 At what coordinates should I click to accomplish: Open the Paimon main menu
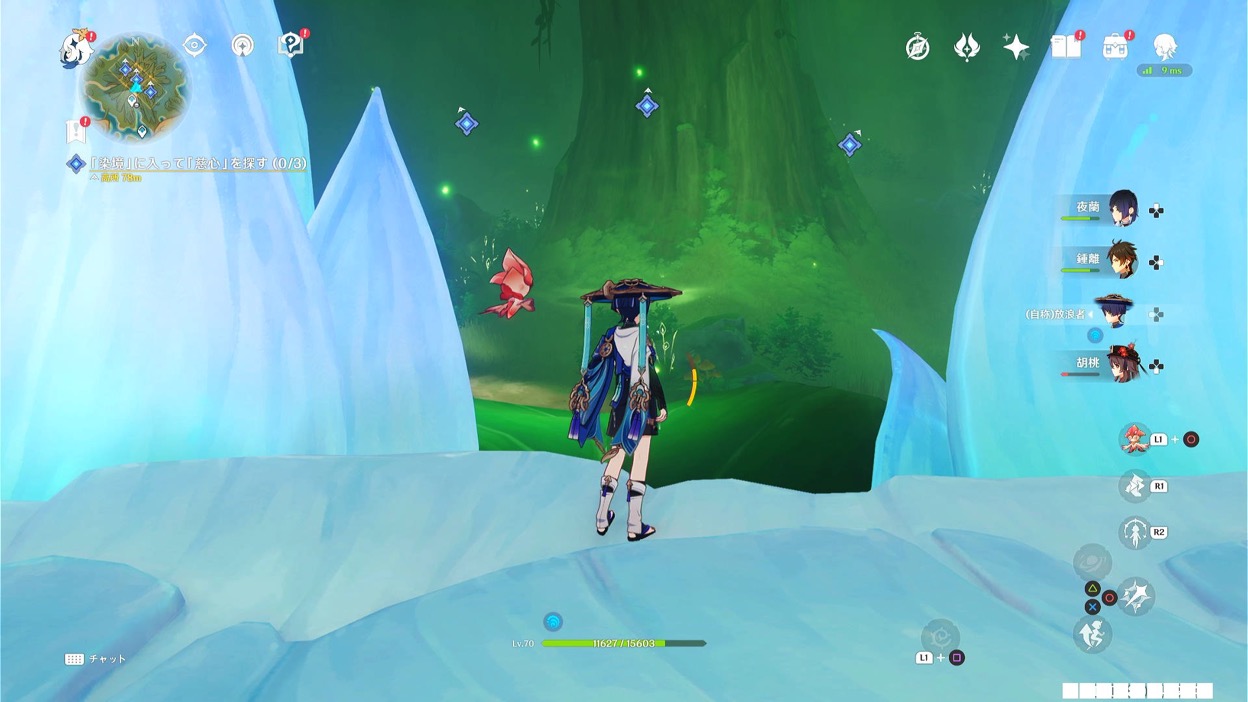[x=75, y=47]
